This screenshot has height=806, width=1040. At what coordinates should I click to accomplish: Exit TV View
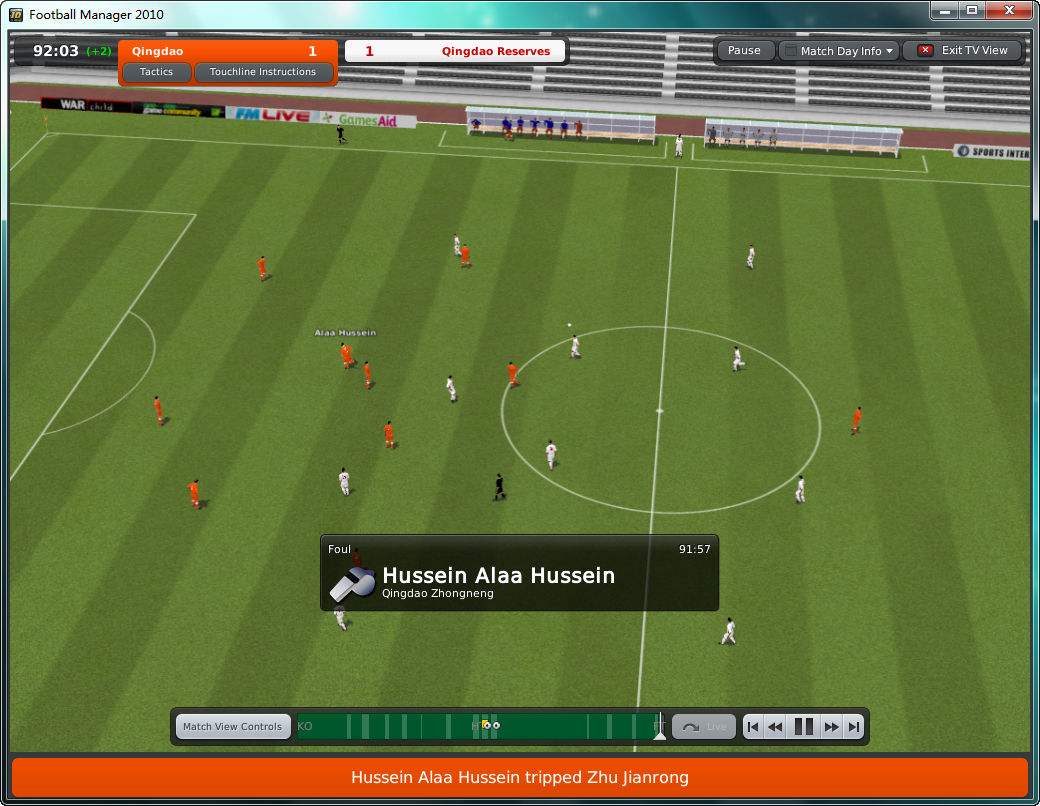click(x=964, y=50)
